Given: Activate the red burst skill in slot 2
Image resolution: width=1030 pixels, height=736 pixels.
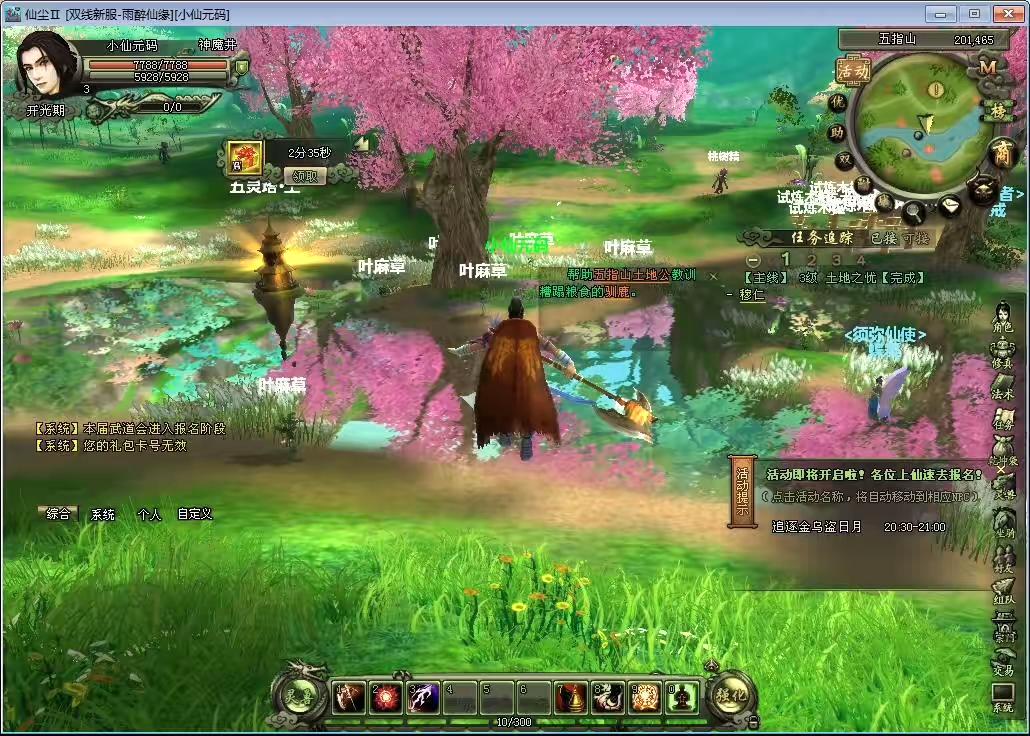Looking at the screenshot, I should click(x=386, y=698).
